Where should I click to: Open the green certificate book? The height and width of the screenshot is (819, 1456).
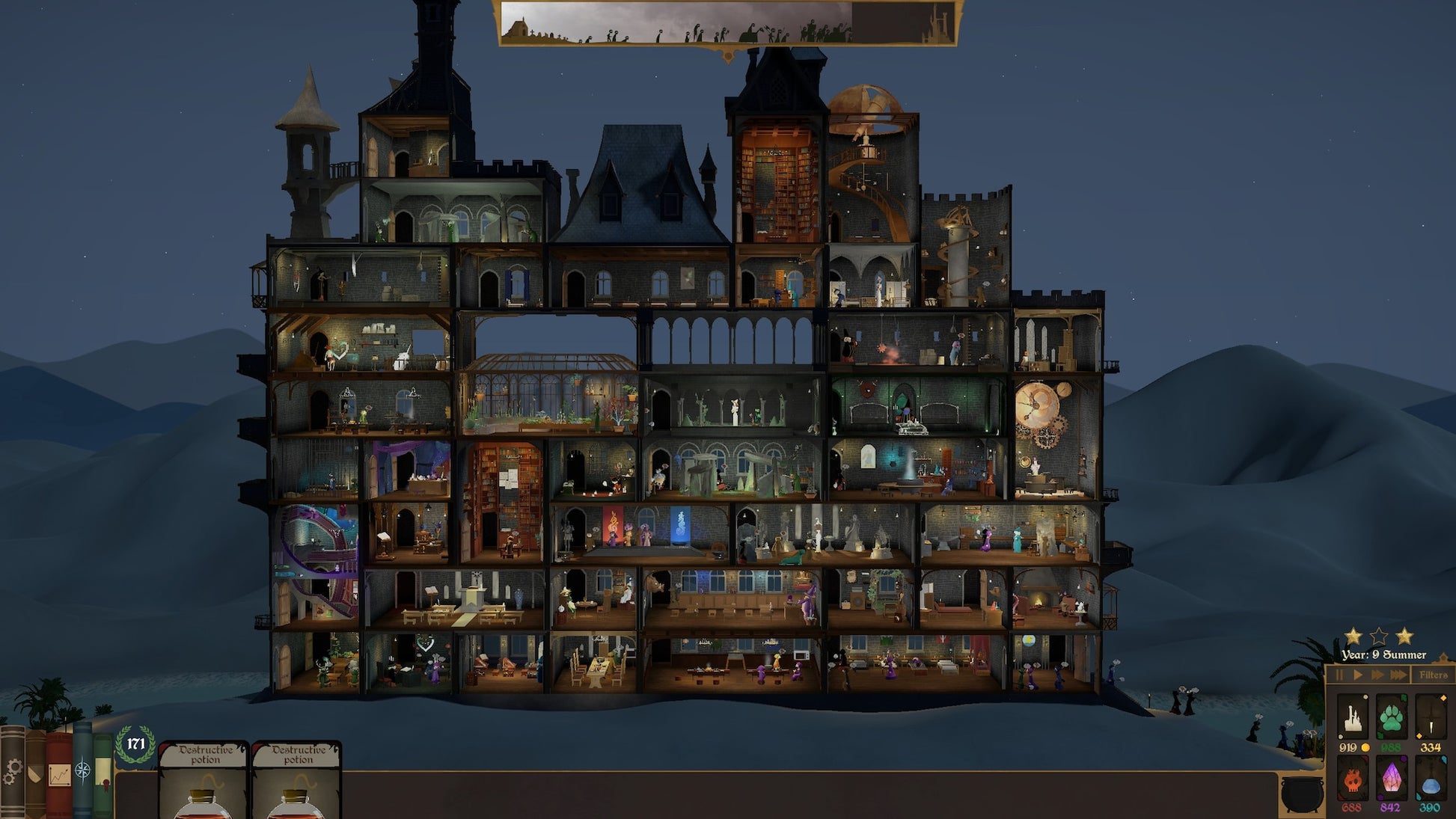(103, 774)
